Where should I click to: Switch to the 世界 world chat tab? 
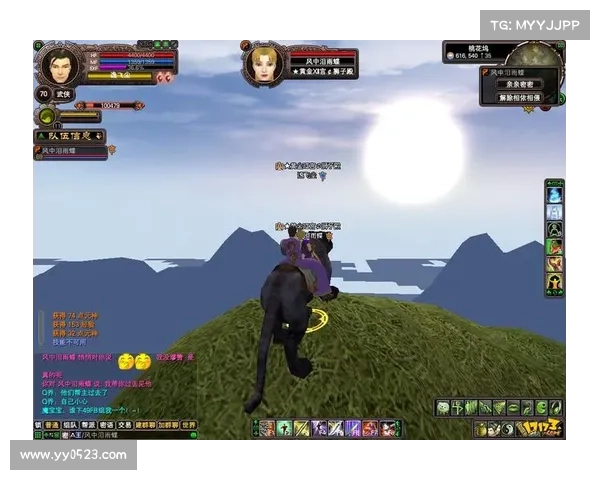tap(188, 424)
